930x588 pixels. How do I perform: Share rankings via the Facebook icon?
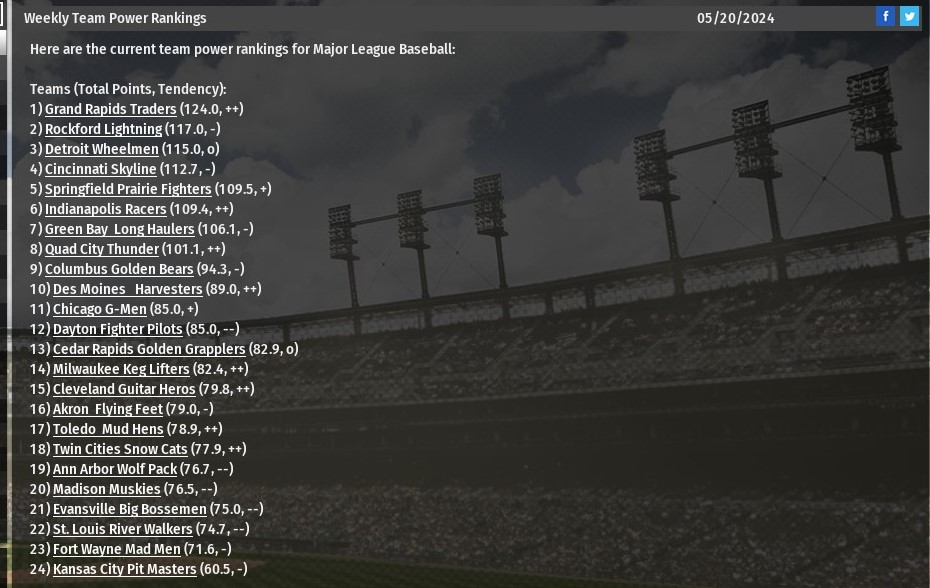885,16
